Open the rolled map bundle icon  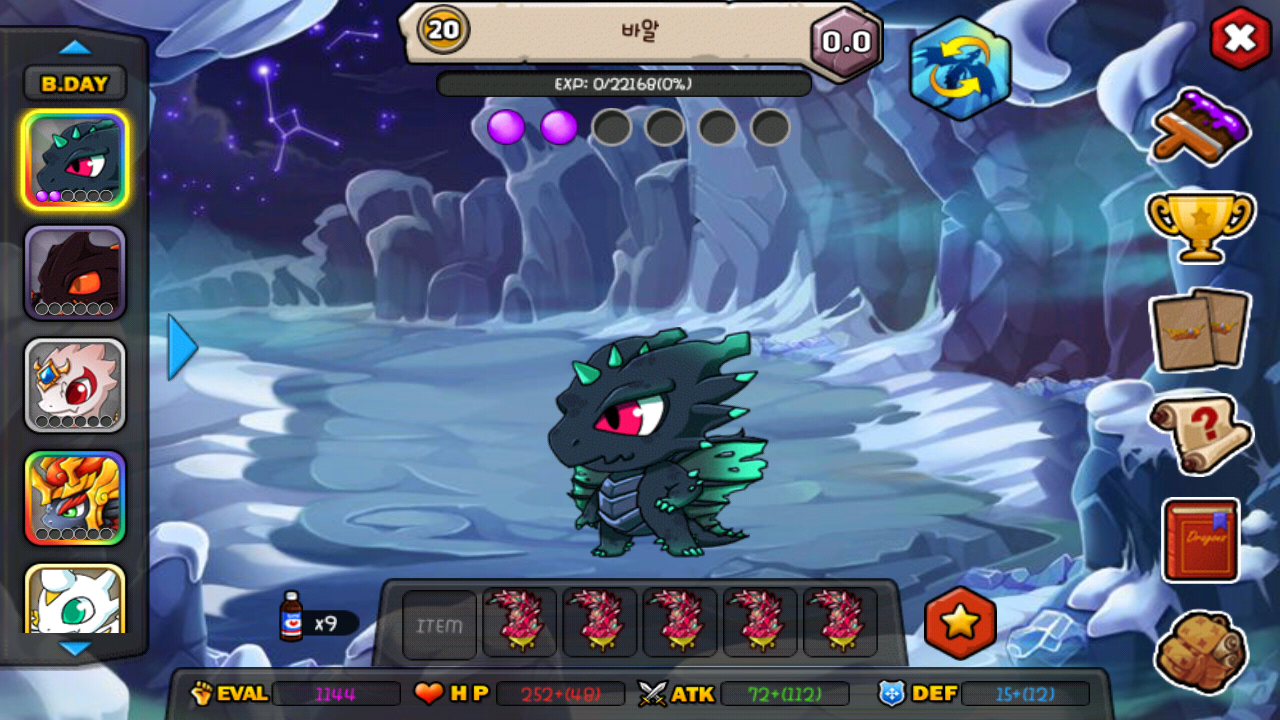(x=1200, y=652)
